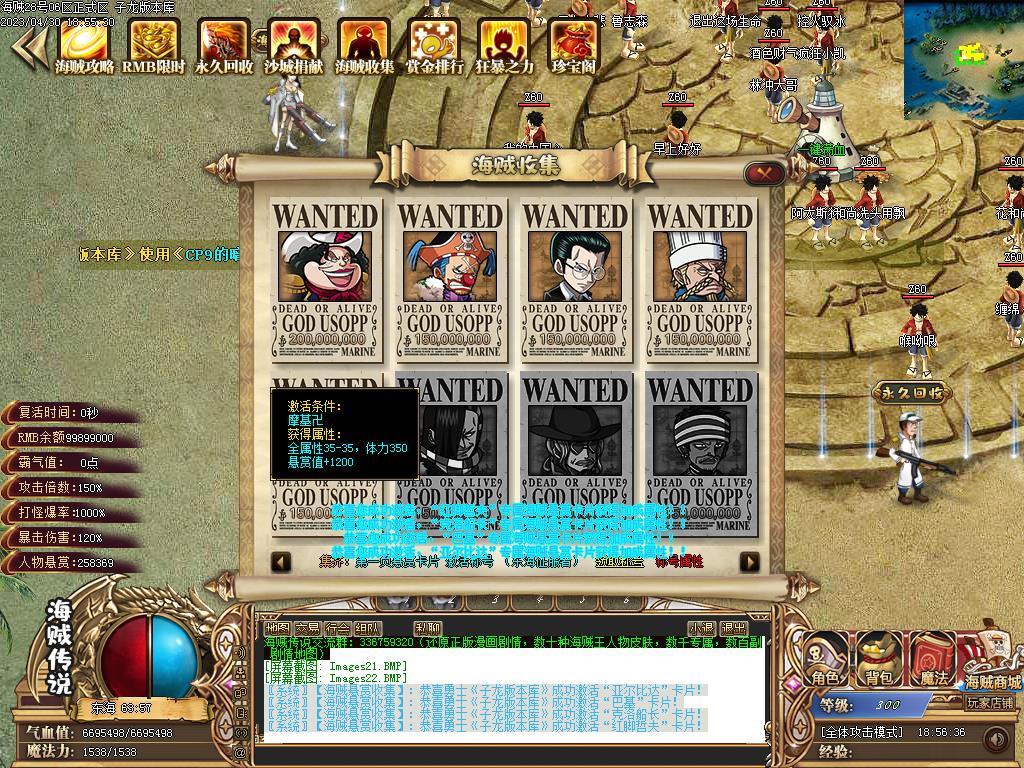Open the 沙城捐献 donation icon

pos(293,45)
